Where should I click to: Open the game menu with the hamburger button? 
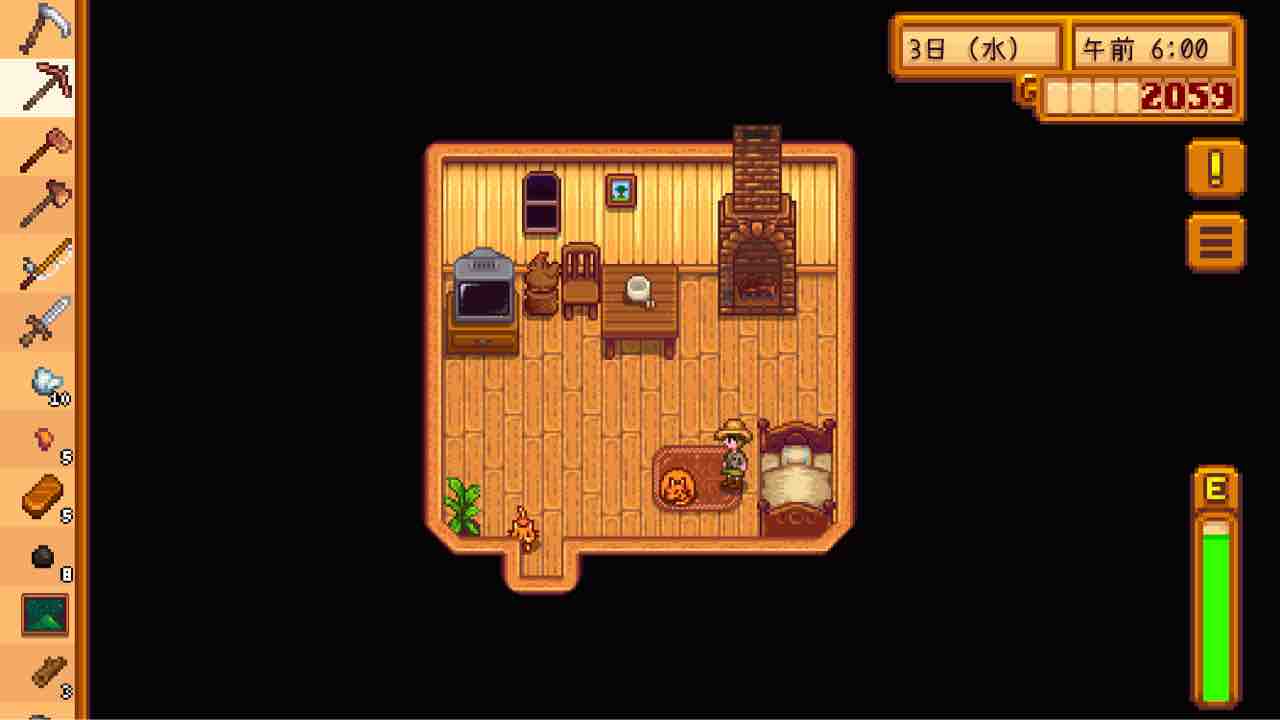(x=1214, y=240)
